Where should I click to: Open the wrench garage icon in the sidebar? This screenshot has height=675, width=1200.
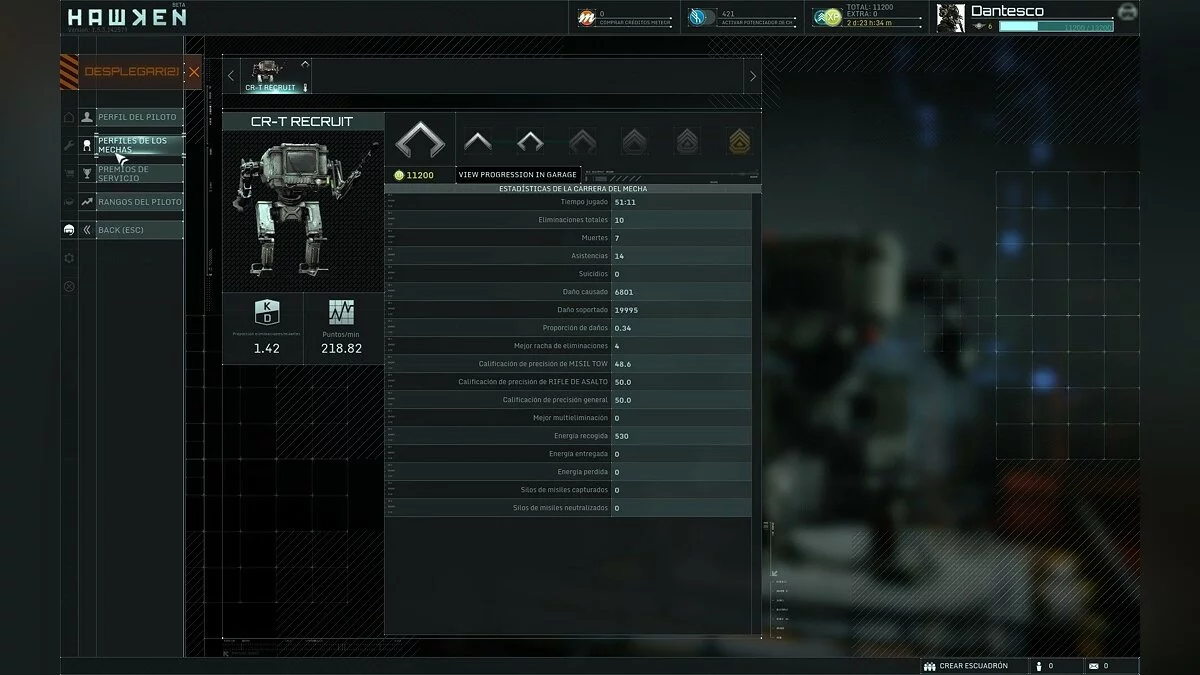pyautogui.click(x=69, y=145)
